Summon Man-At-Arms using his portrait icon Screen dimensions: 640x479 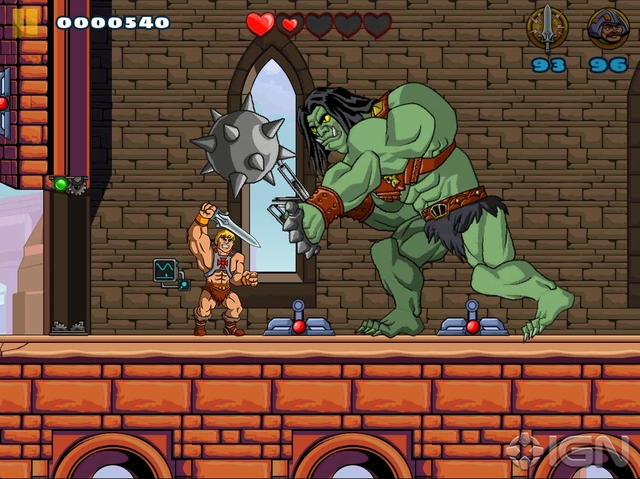coord(608,28)
